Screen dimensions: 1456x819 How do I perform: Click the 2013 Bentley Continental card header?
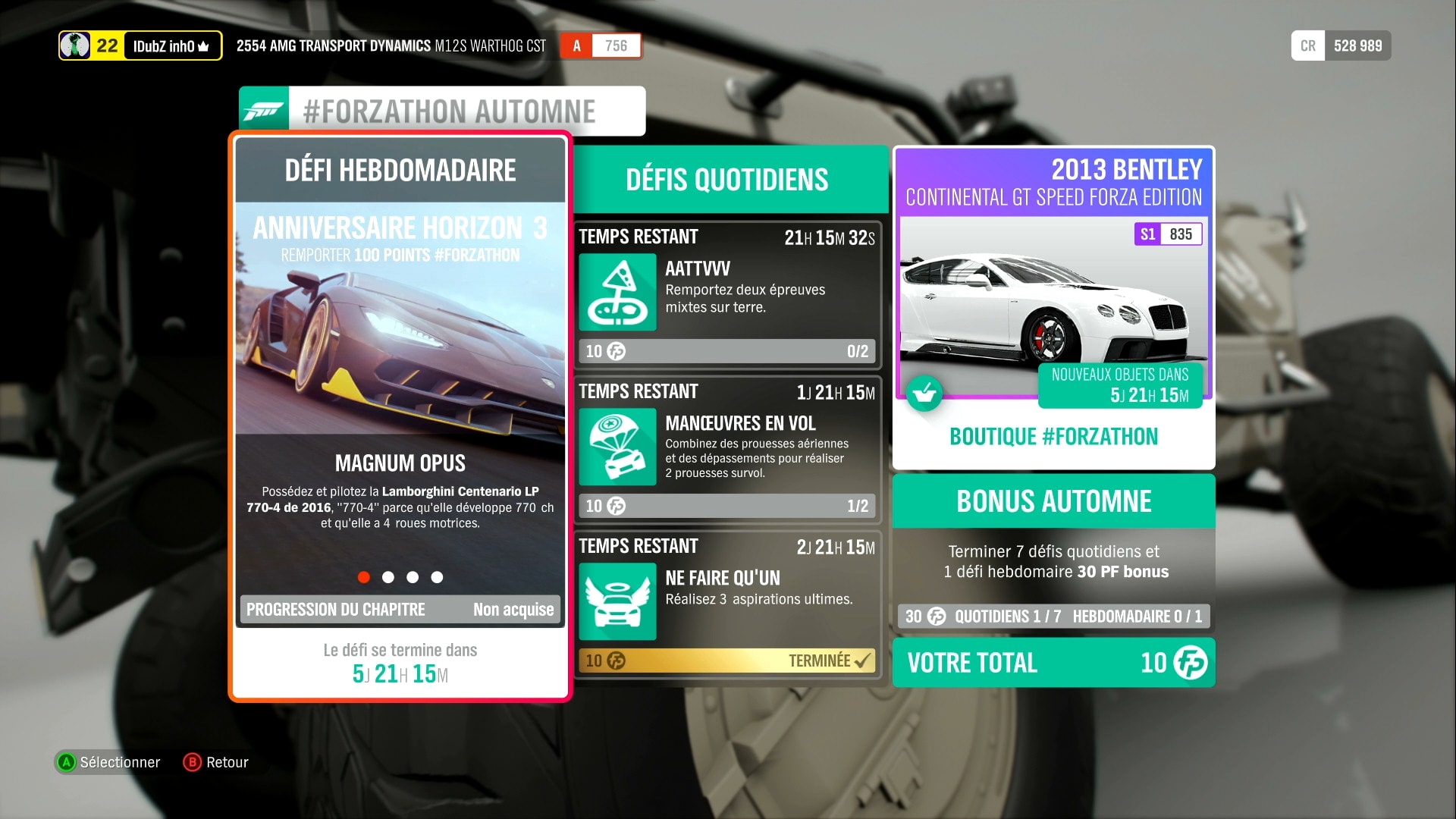(1053, 182)
